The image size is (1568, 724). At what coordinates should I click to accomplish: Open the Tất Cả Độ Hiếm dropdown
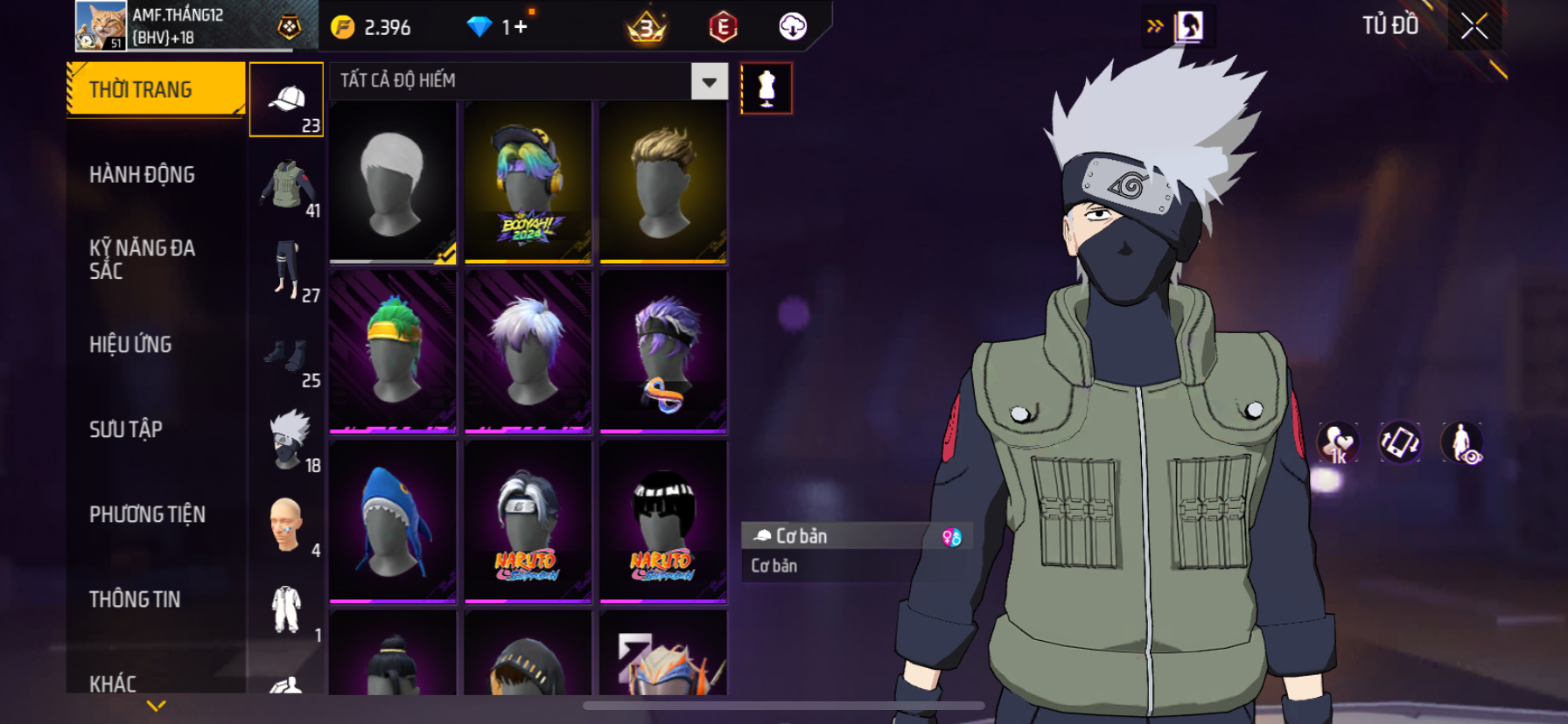click(709, 81)
